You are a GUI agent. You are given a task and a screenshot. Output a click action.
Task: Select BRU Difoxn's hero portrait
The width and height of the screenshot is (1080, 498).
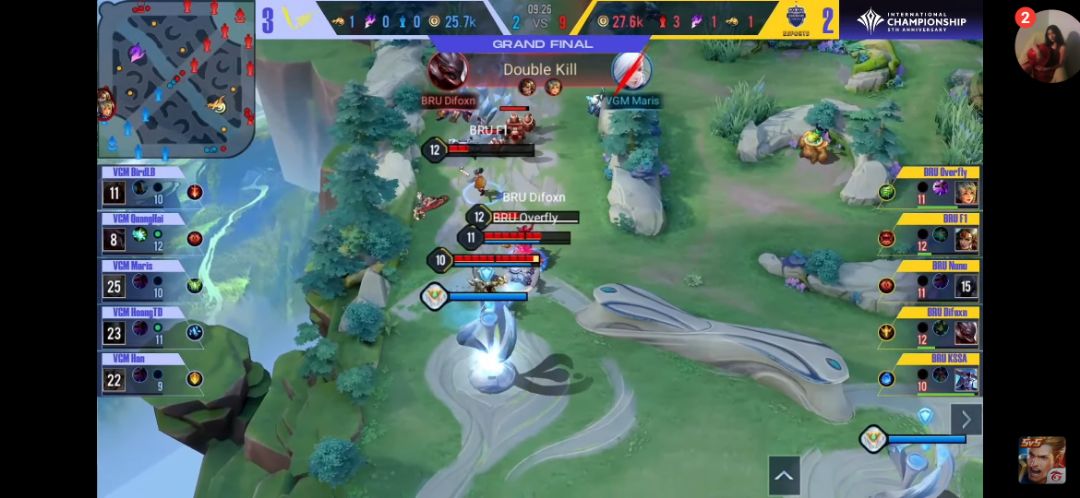(965, 332)
